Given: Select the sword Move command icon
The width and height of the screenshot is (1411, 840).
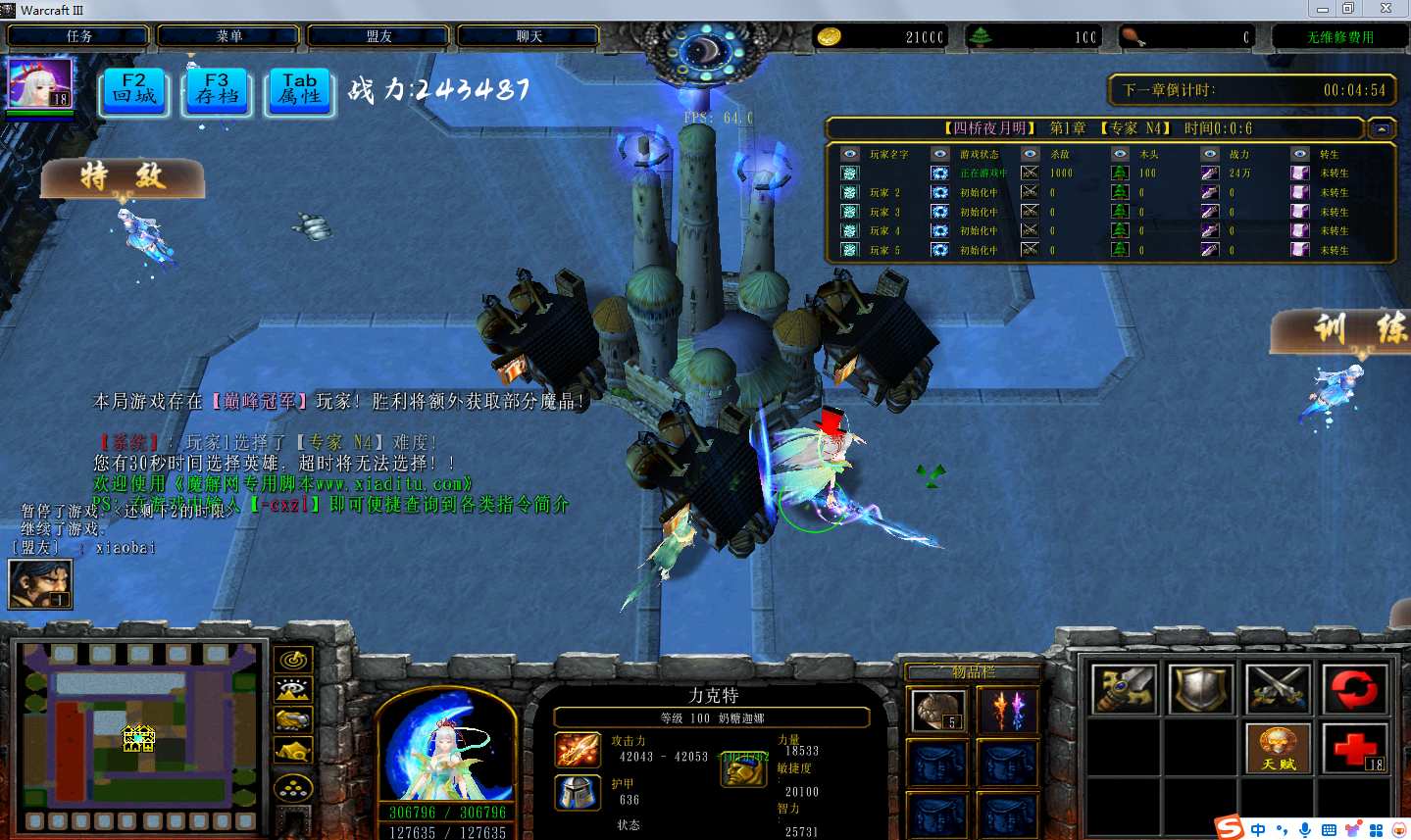Looking at the screenshot, I should 1124,688.
